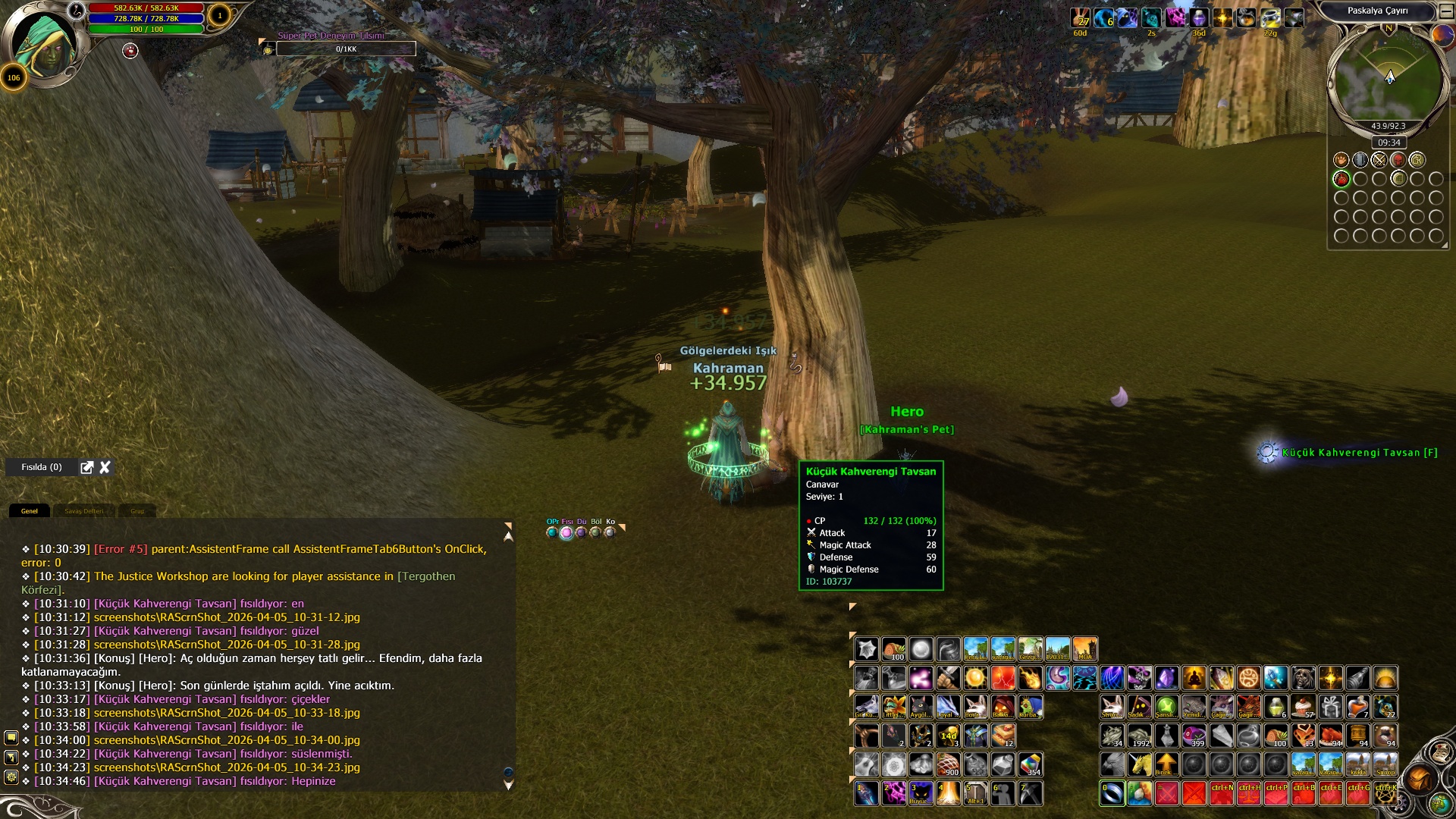This screenshot has width=1456, height=819.
Task: Activate the ring slot numbered 0
Action: (1112, 793)
